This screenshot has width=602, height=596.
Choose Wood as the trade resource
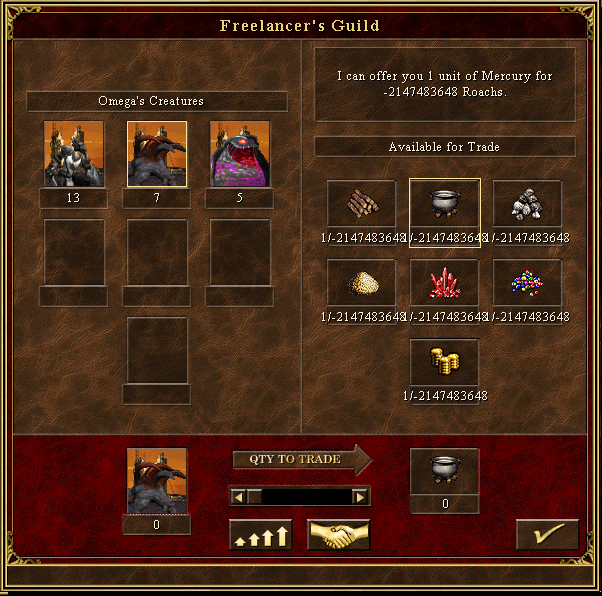coord(362,203)
